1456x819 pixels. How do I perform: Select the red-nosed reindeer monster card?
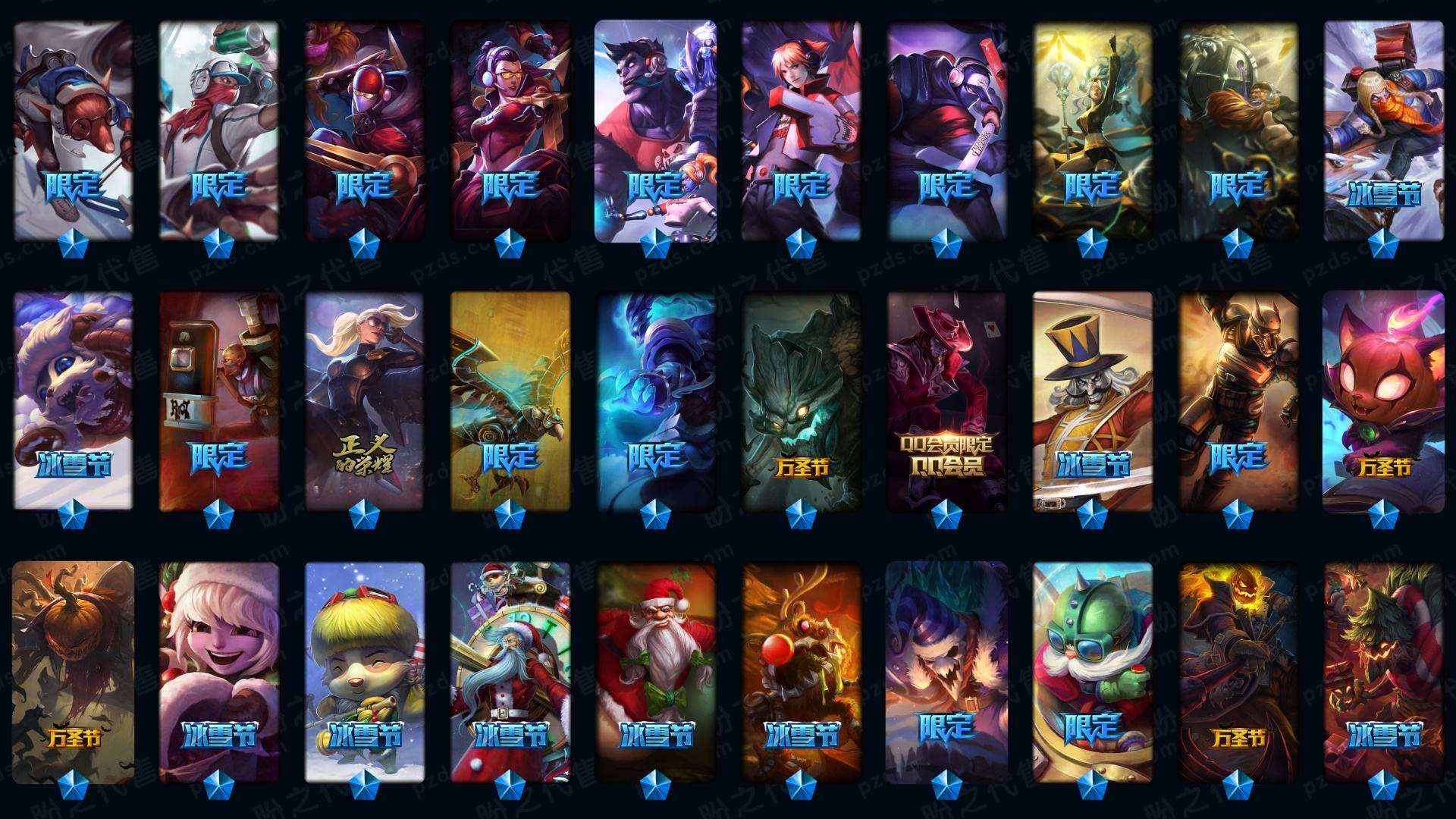point(801,672)
